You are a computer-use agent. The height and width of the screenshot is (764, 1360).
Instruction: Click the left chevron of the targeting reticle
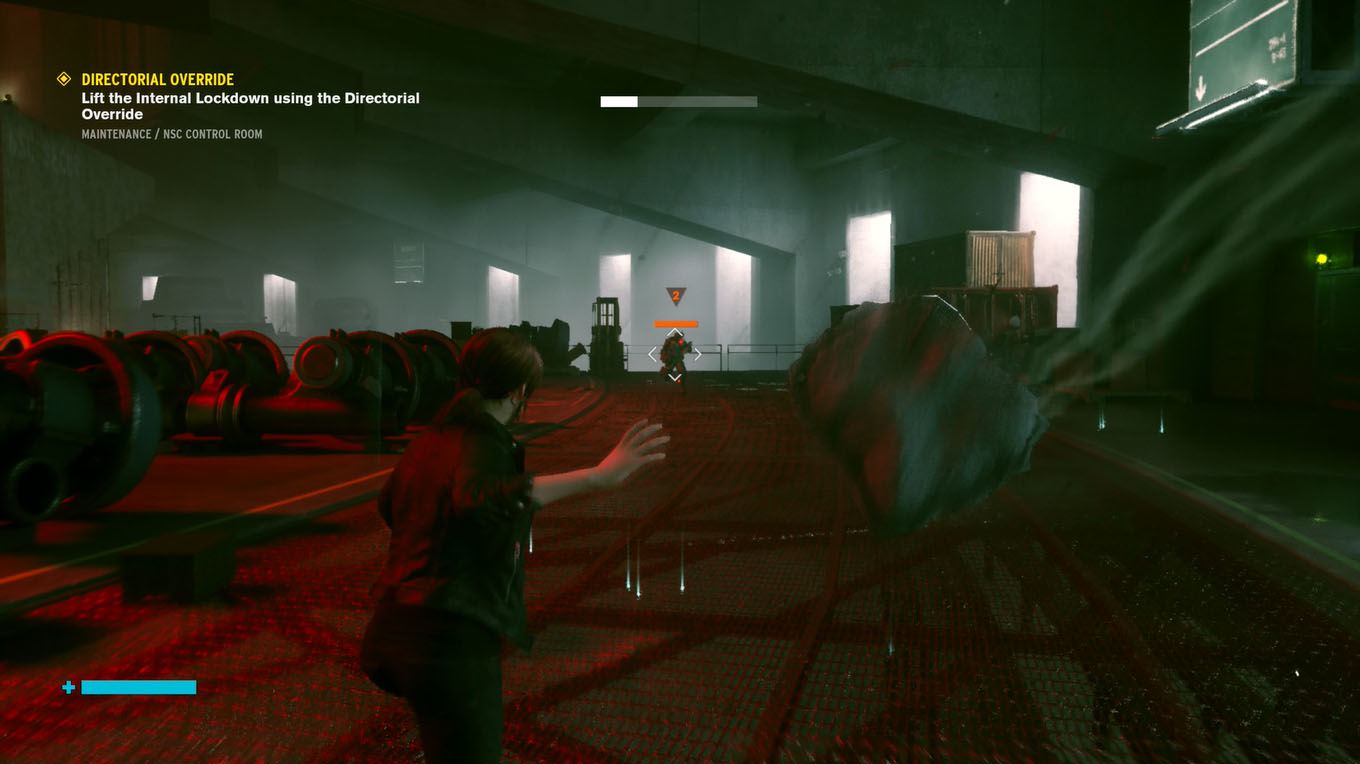(652, 354)
